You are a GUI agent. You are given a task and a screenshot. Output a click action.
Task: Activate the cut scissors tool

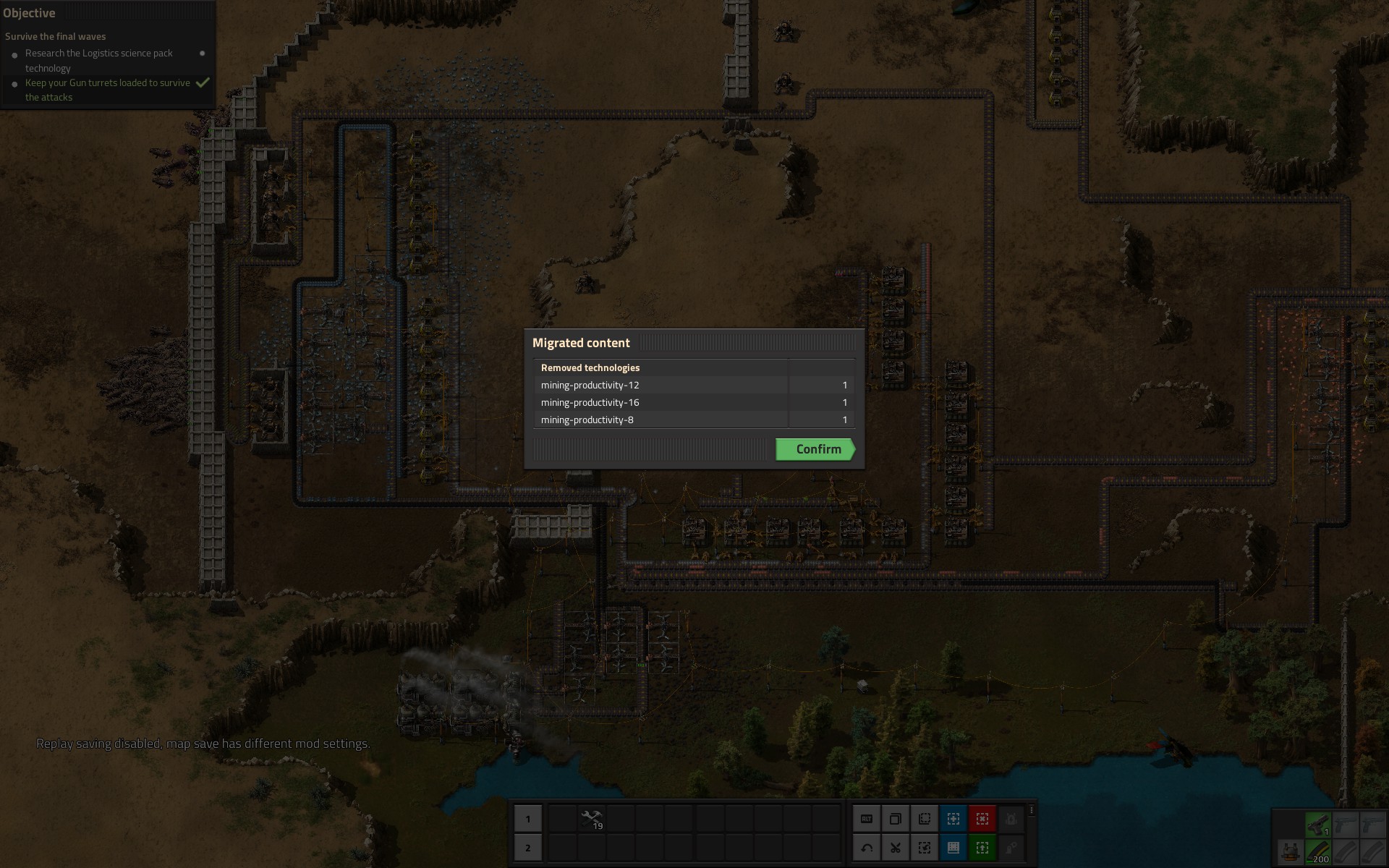[896, 848]
